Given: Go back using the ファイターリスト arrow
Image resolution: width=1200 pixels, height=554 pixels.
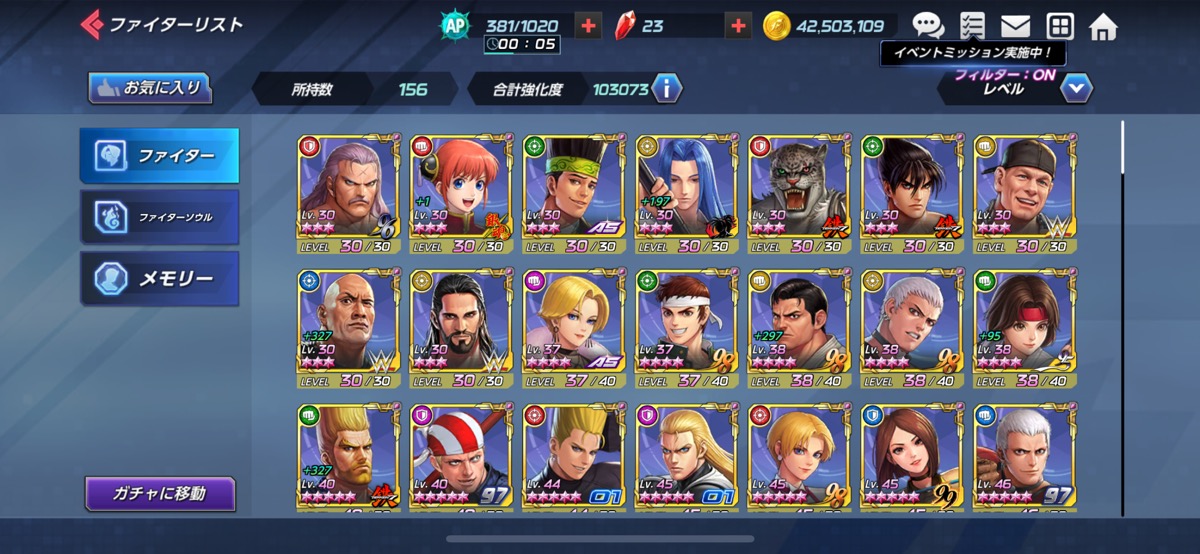Looking at the screenshot, I should [92, 25].
